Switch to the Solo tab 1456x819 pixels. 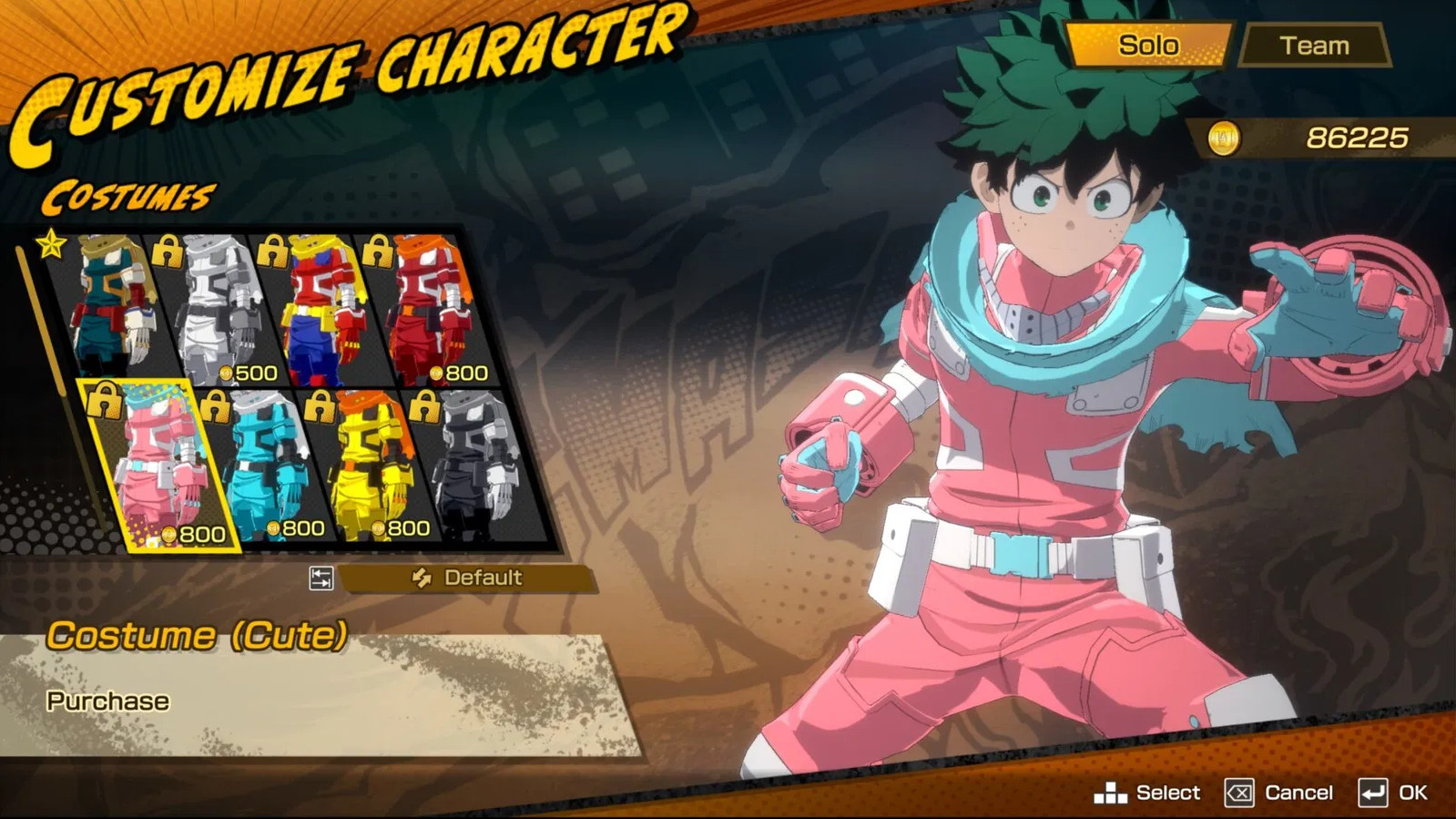point(1150,44)
